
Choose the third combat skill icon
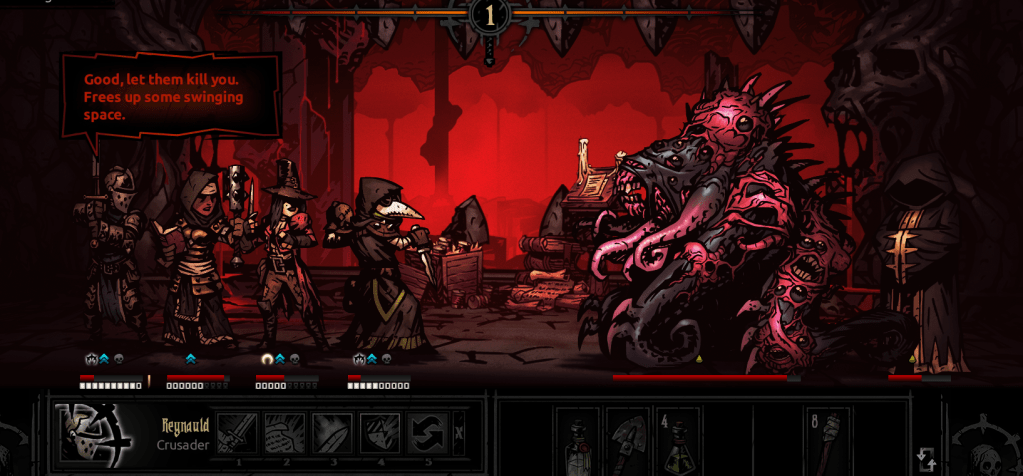pyautogui.click(x=332, y=433)
